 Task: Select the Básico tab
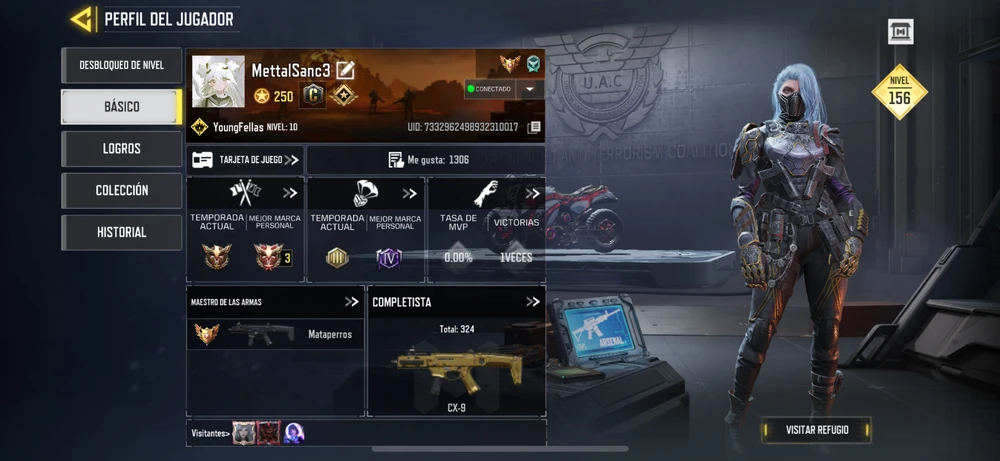pos(121,107)
